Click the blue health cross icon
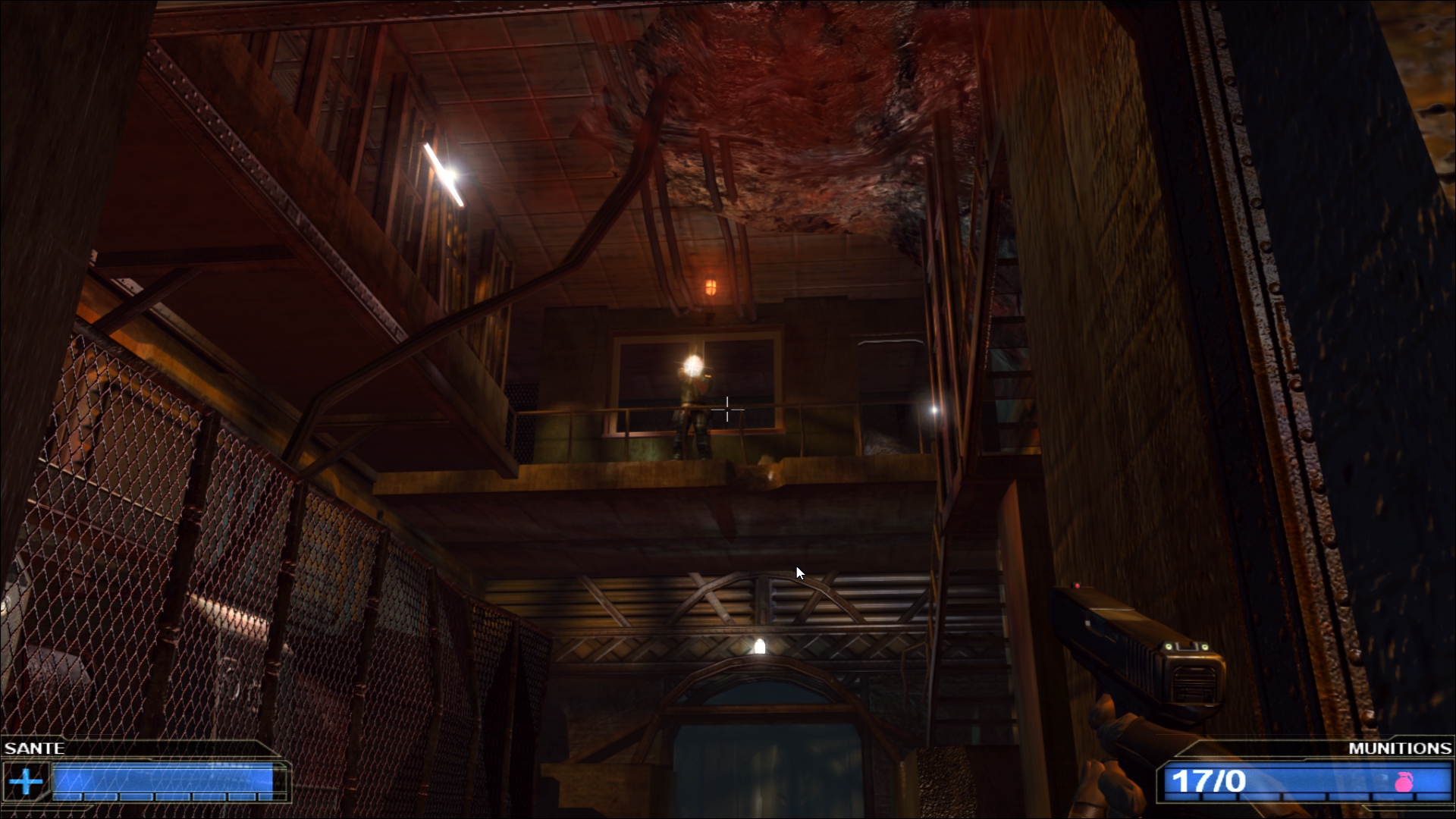The image size is (1456, 819). point(26,781)
